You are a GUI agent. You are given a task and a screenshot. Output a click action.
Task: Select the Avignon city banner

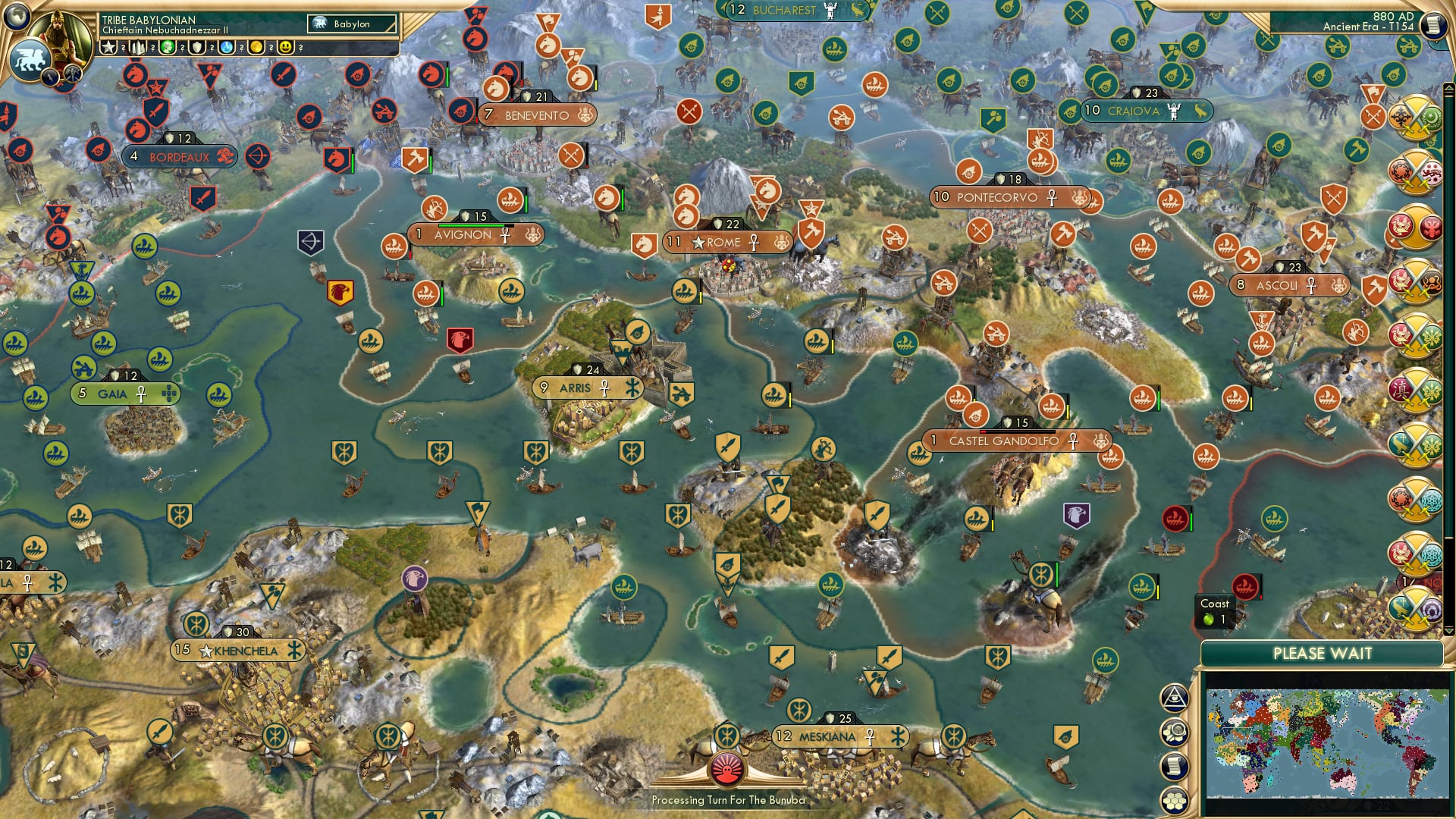click(x=463, y=235)
